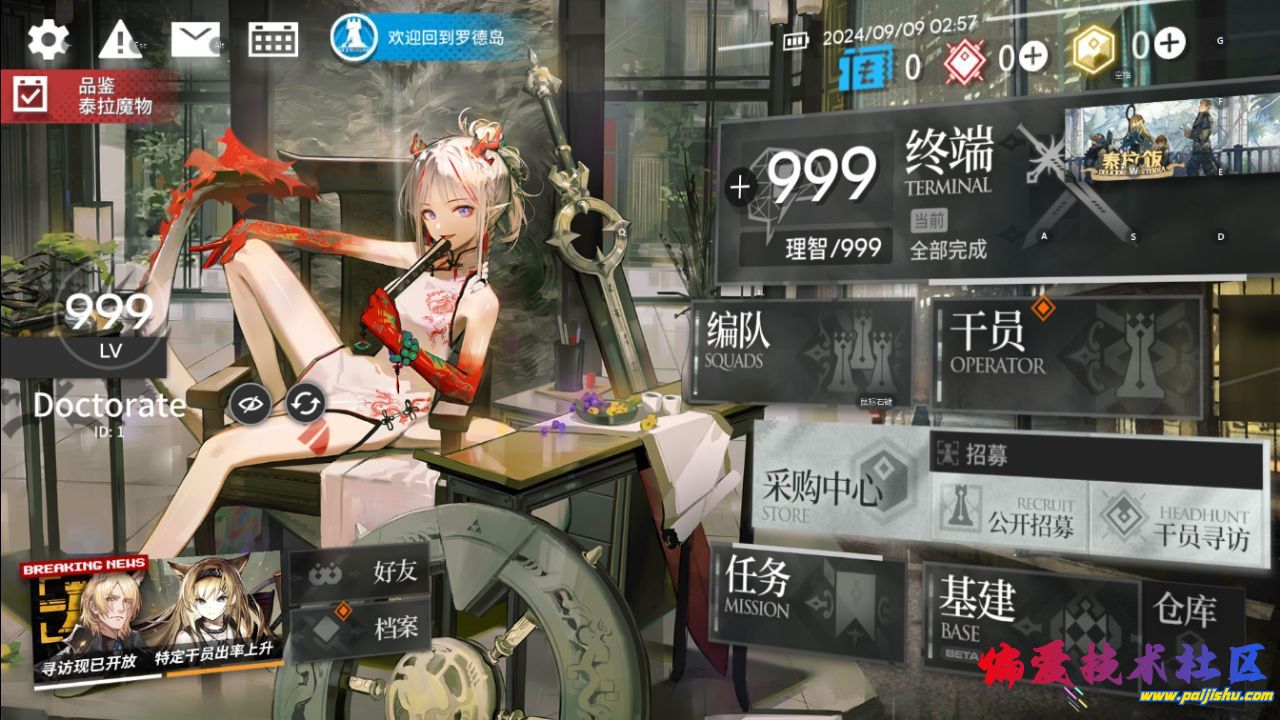Open the 档案 archive
The height and width of the screenshot is (720, 1280).
click(x=361, y=628)
